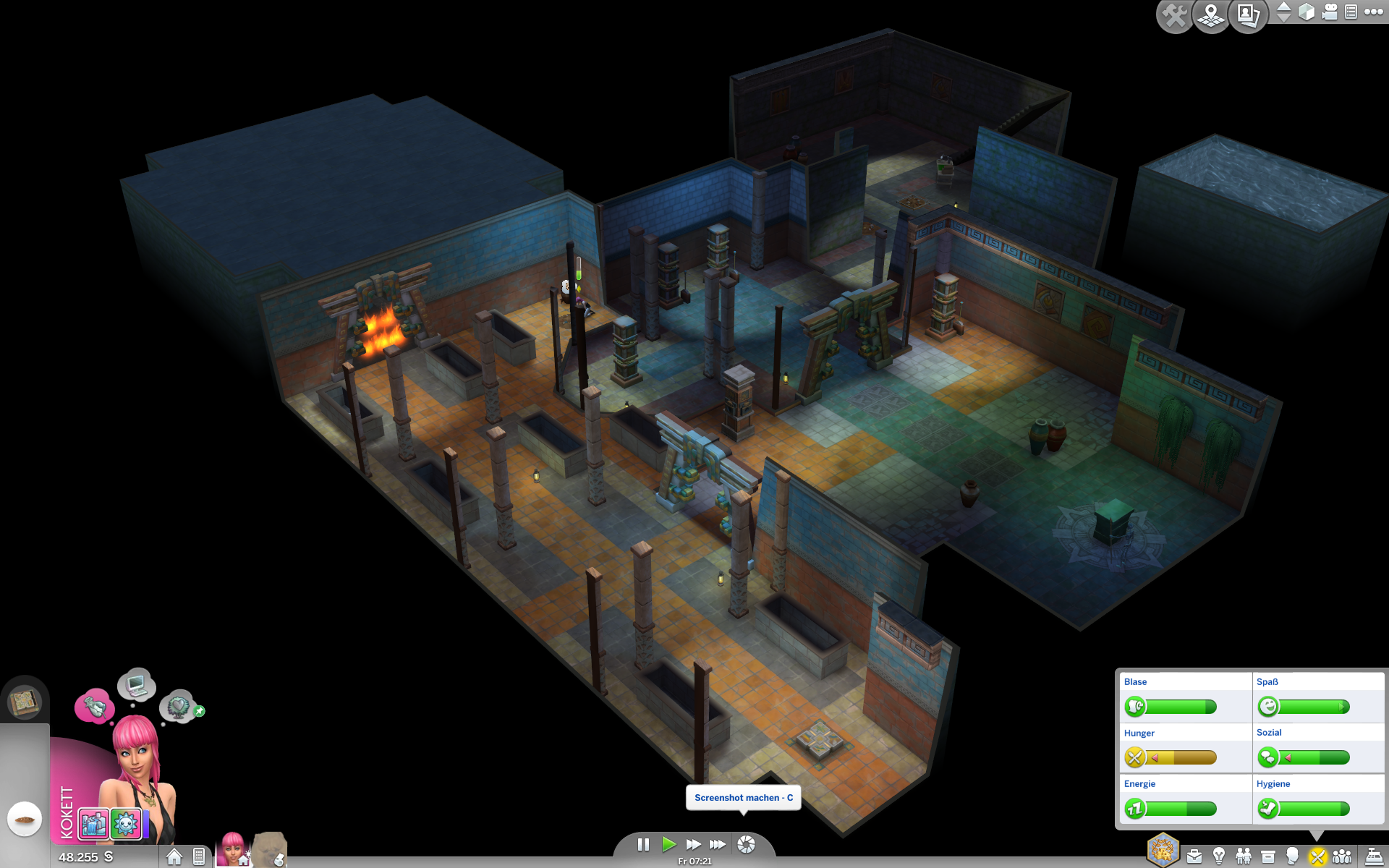Set game to normal play speed

[x=668, y=844]
